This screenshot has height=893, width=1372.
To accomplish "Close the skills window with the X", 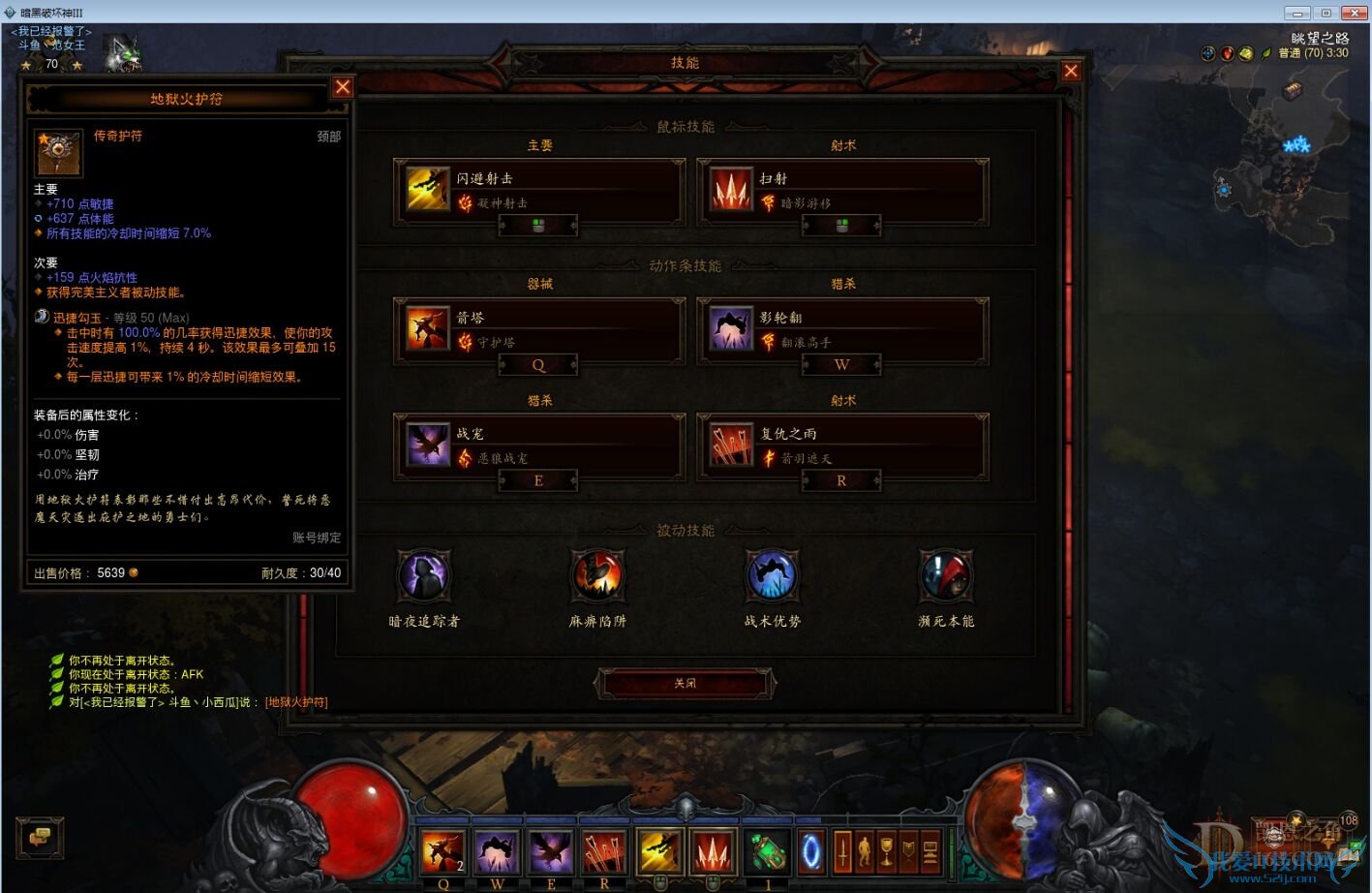I will point(1070,71).
